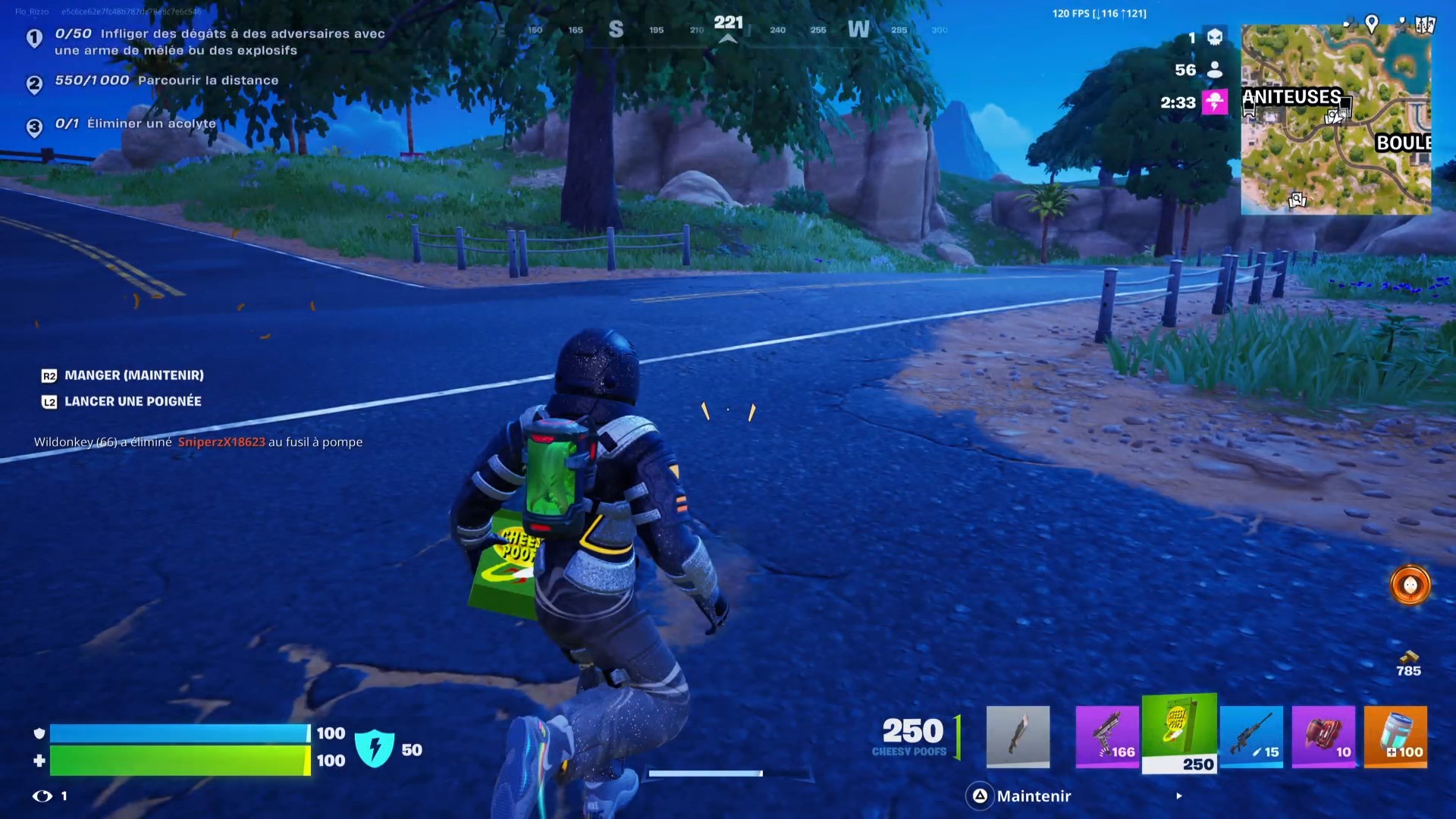Select the Cheesy Poofs thumbnail in the hotbar

point(1179,732)
